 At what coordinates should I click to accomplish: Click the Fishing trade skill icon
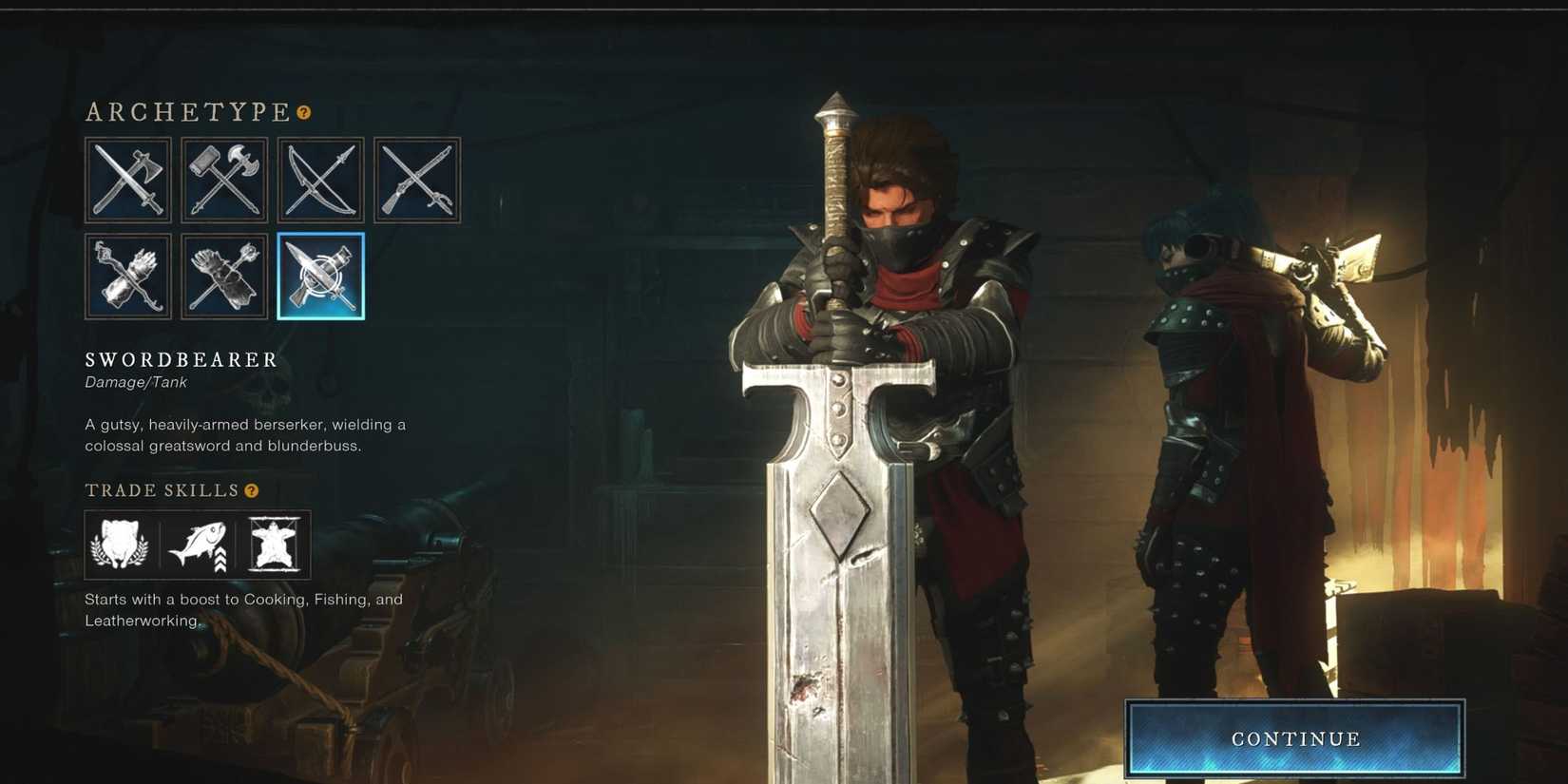197,545
